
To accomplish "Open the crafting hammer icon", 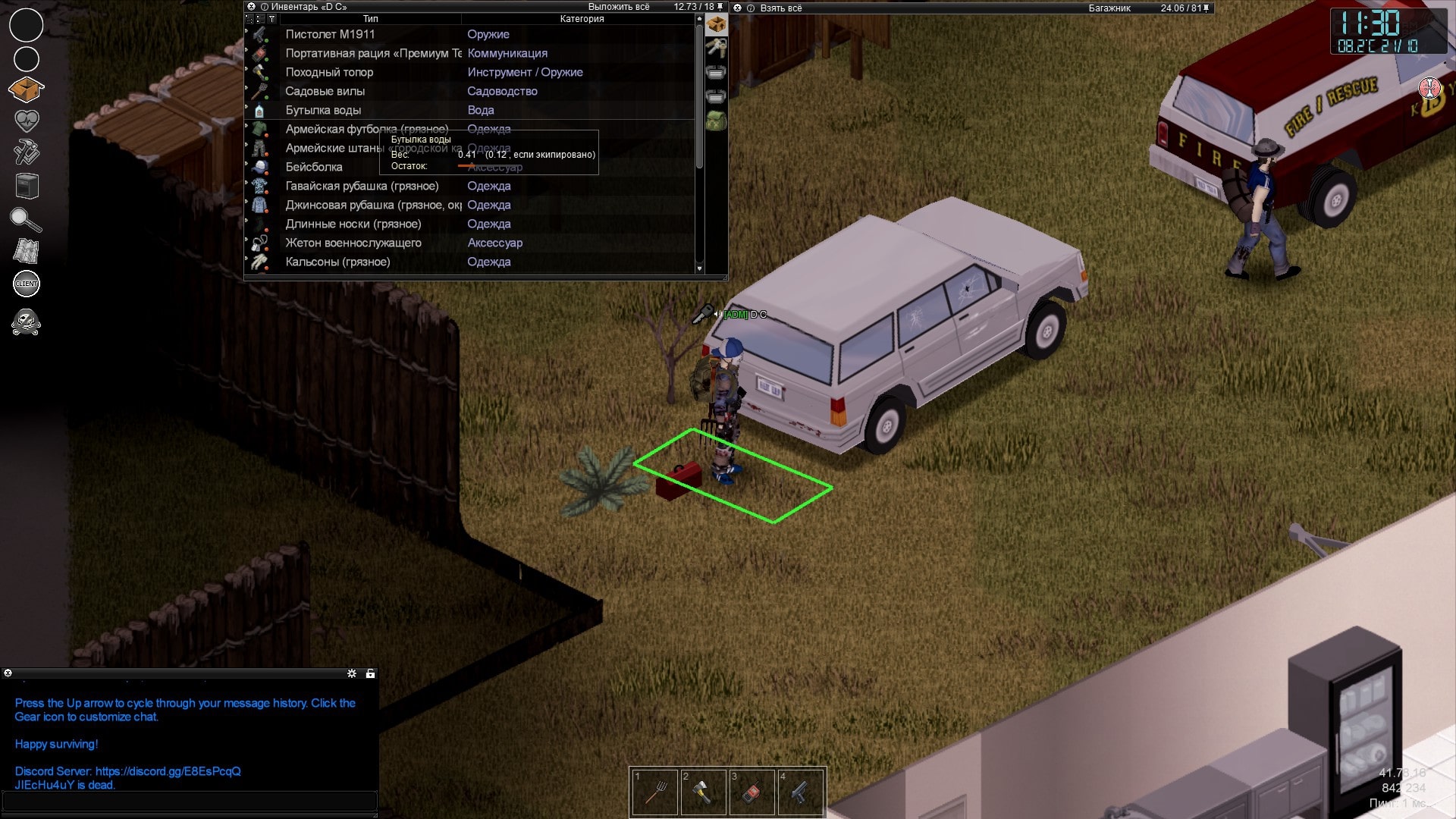I will coord(27,152).
